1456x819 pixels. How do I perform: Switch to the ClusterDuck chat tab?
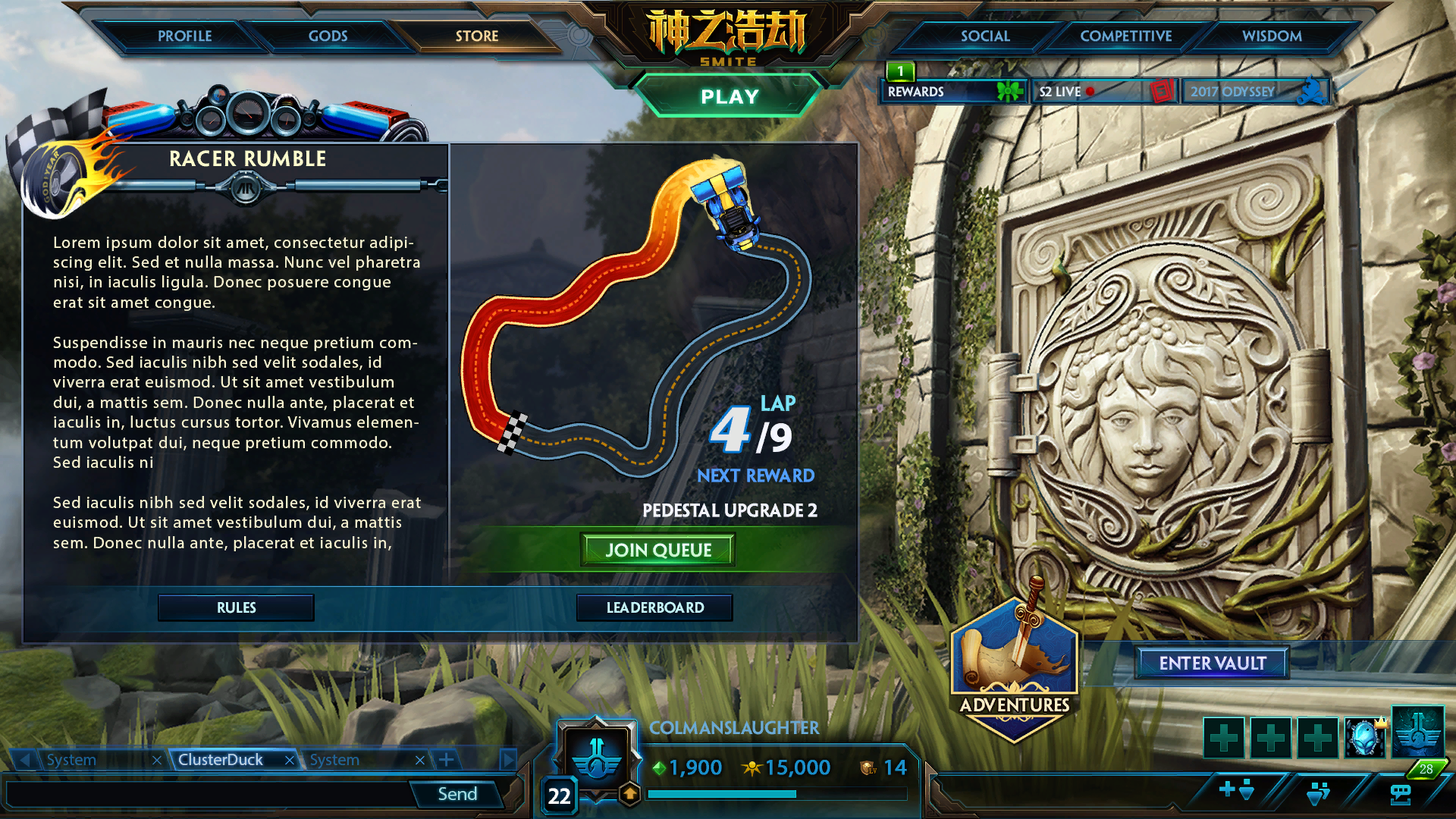(221, 759)
